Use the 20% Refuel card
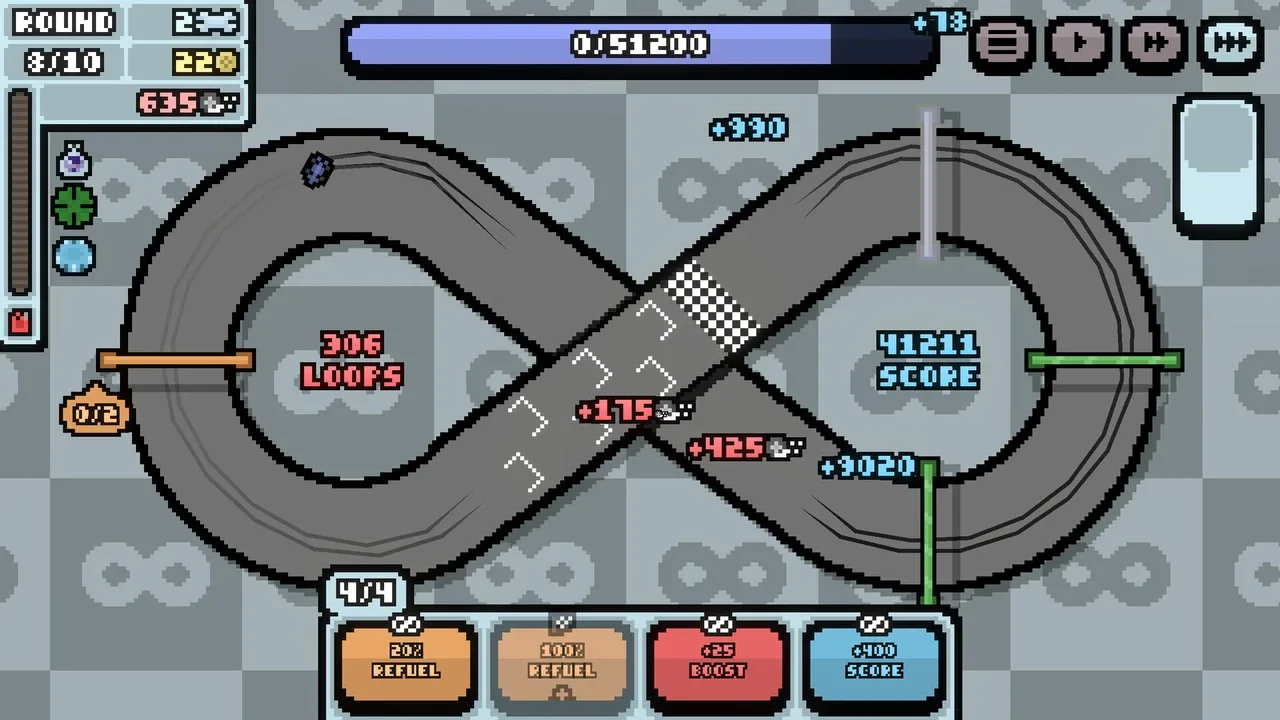 [405, 664]
